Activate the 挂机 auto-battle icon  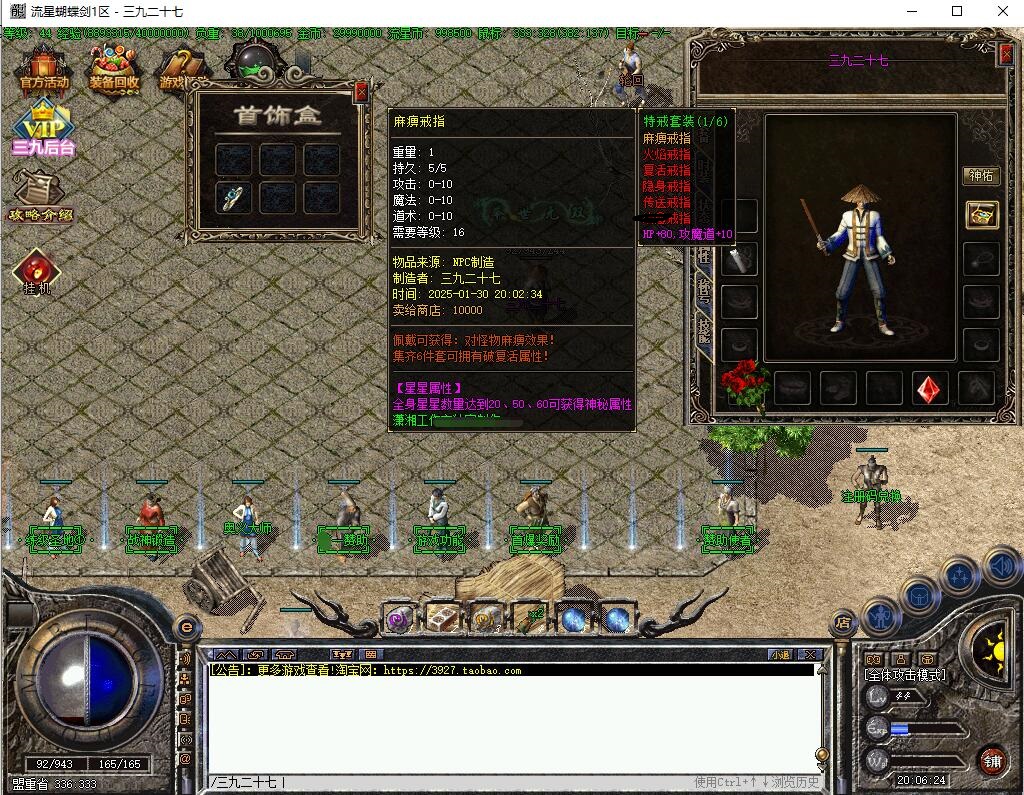coord(37,272)
